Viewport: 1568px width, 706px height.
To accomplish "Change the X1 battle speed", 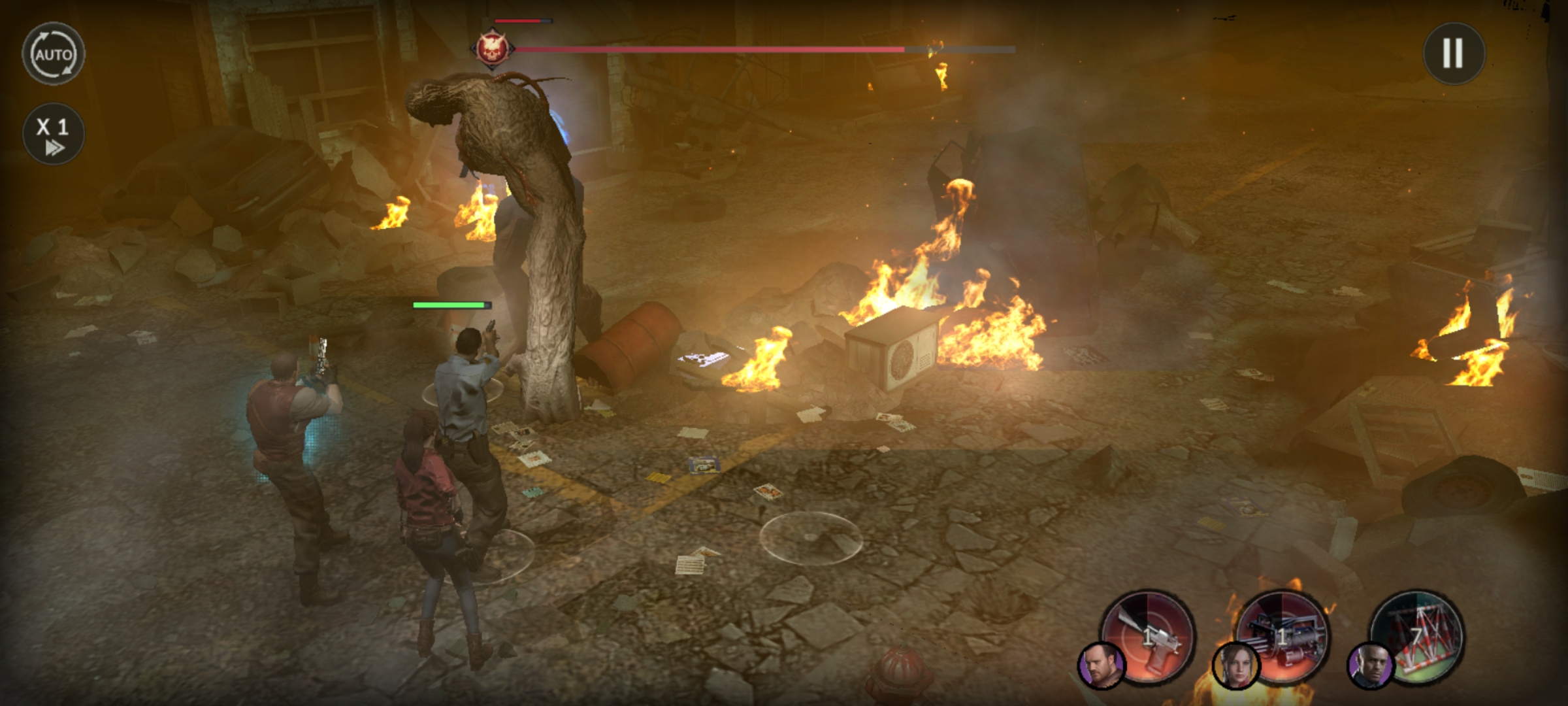I will coord(54,134).
